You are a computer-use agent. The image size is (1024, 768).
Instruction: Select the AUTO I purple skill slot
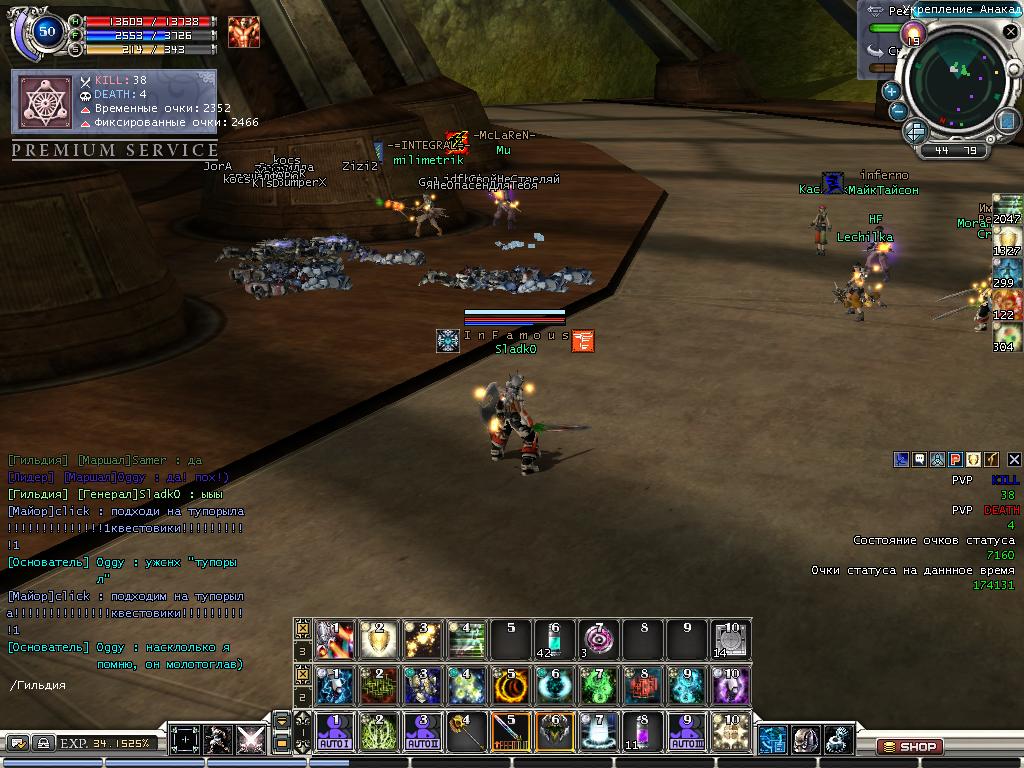(x=335, y=732)
